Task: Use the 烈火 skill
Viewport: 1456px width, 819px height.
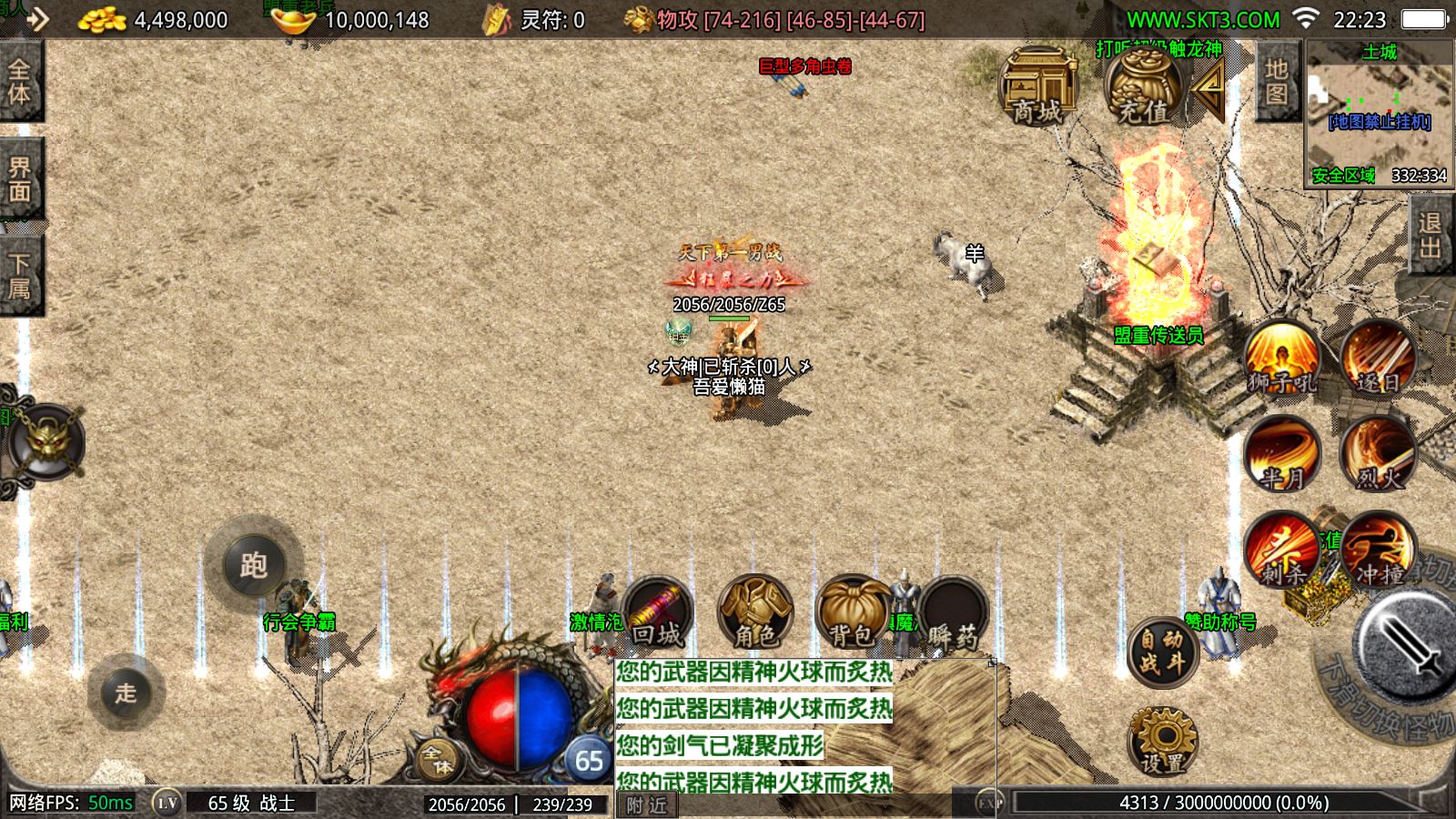Action: coord(1378,454)
